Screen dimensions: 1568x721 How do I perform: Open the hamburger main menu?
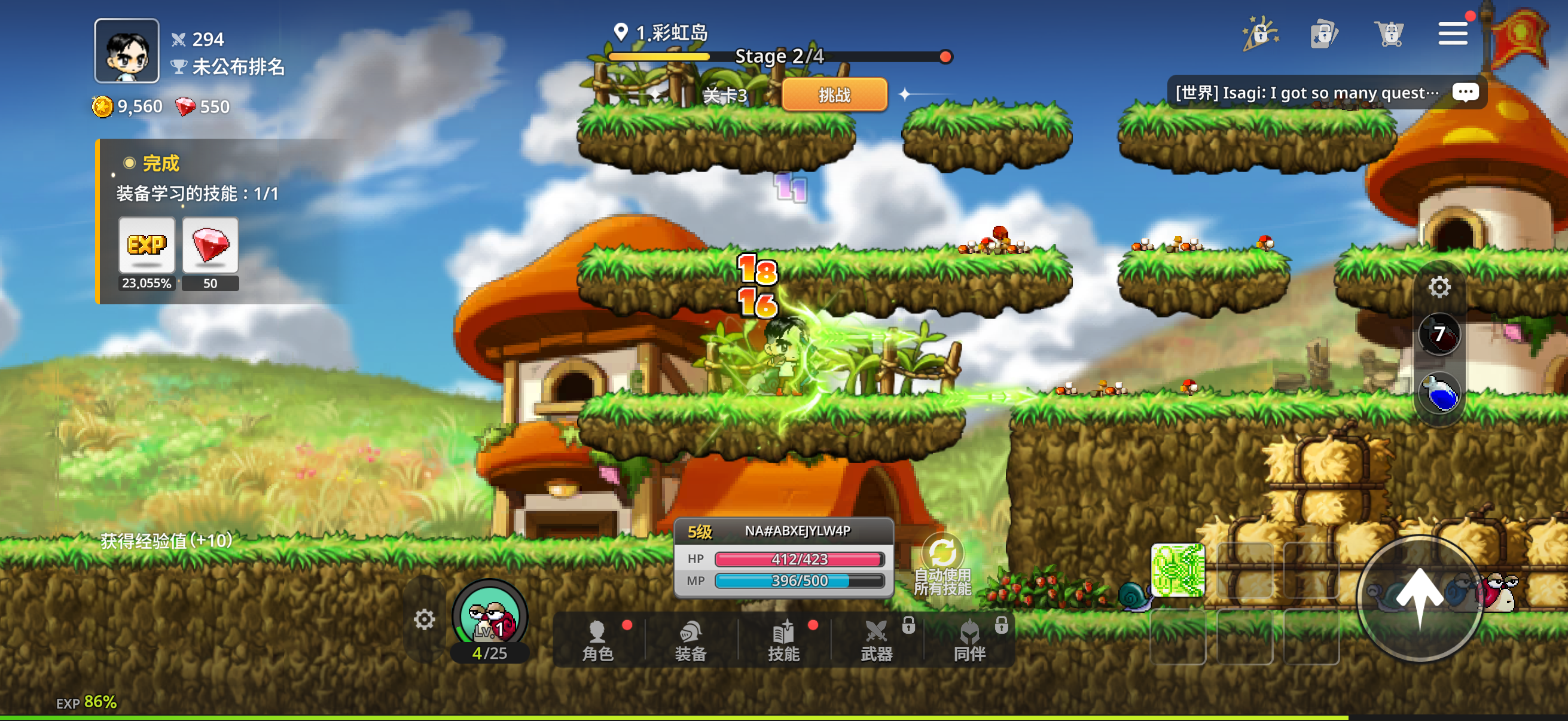pos(1453,33)
